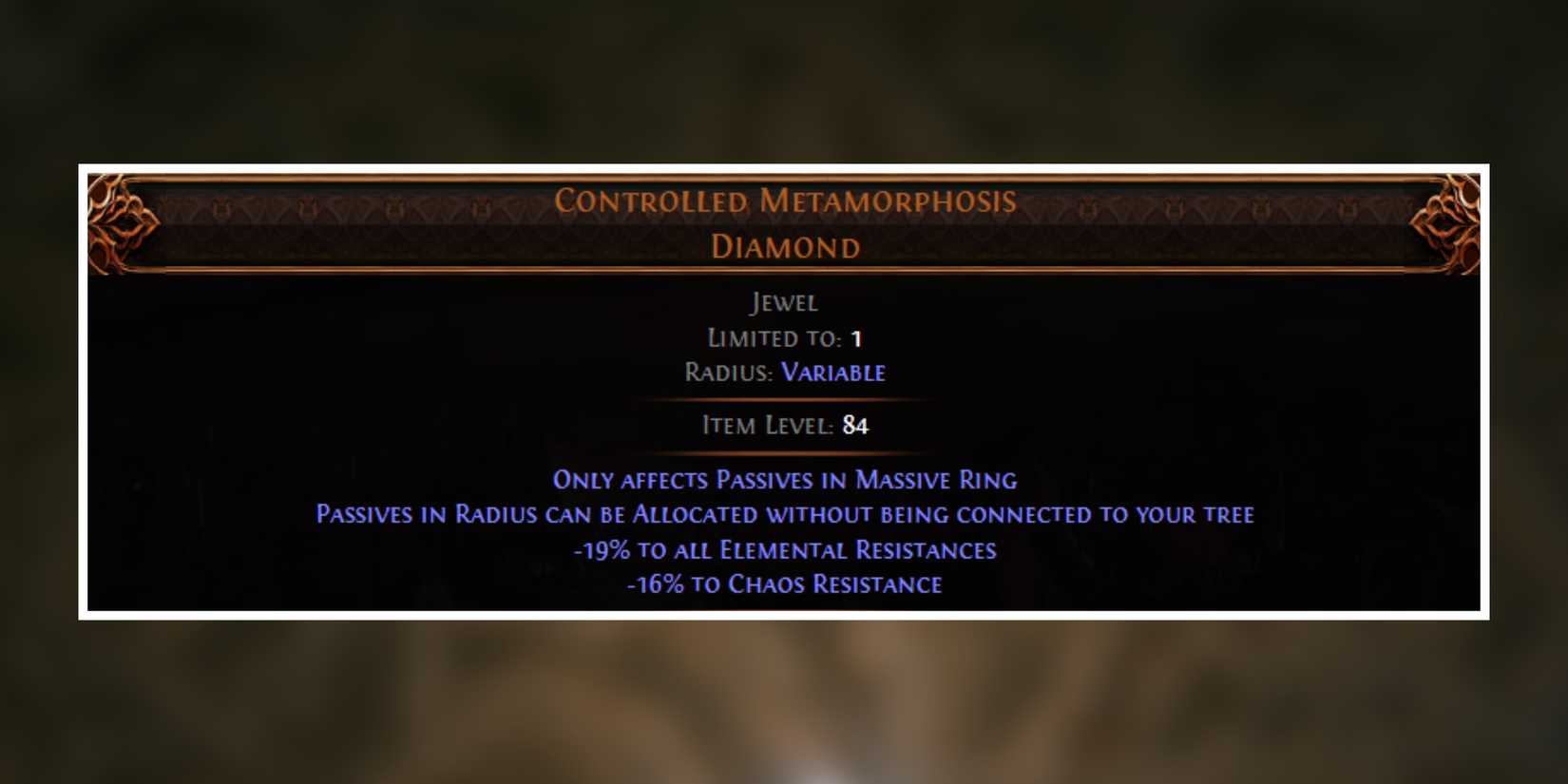Select the 'Diamond' base type label
This screenshot has height=784, width=1568.
pos(784,246)
